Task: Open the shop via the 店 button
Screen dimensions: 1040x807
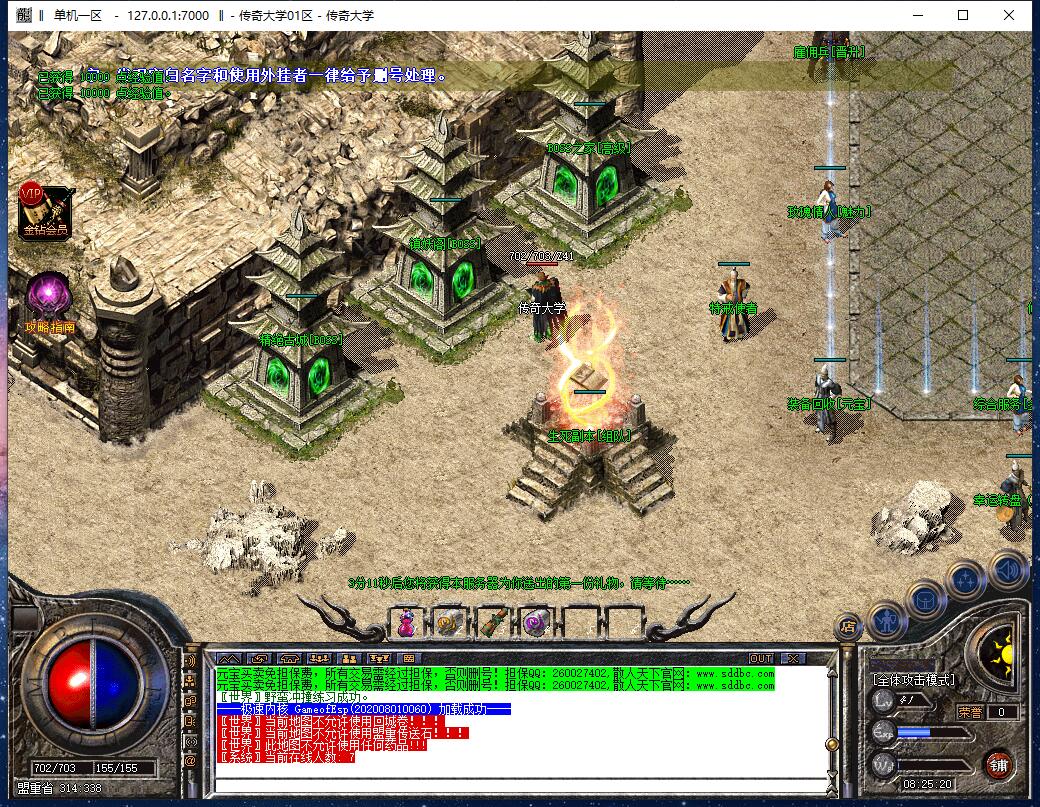Action: point(847,627)
